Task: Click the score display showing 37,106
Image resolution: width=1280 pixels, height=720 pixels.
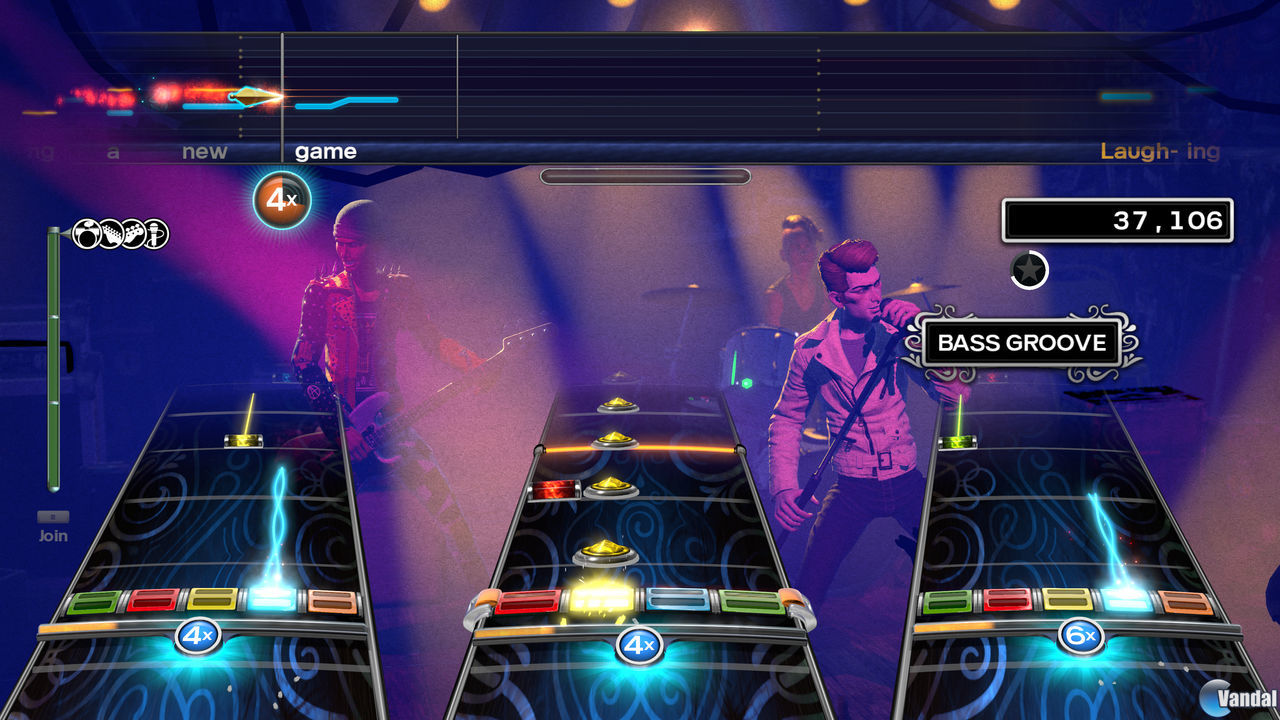Action: pos(1117,219)
